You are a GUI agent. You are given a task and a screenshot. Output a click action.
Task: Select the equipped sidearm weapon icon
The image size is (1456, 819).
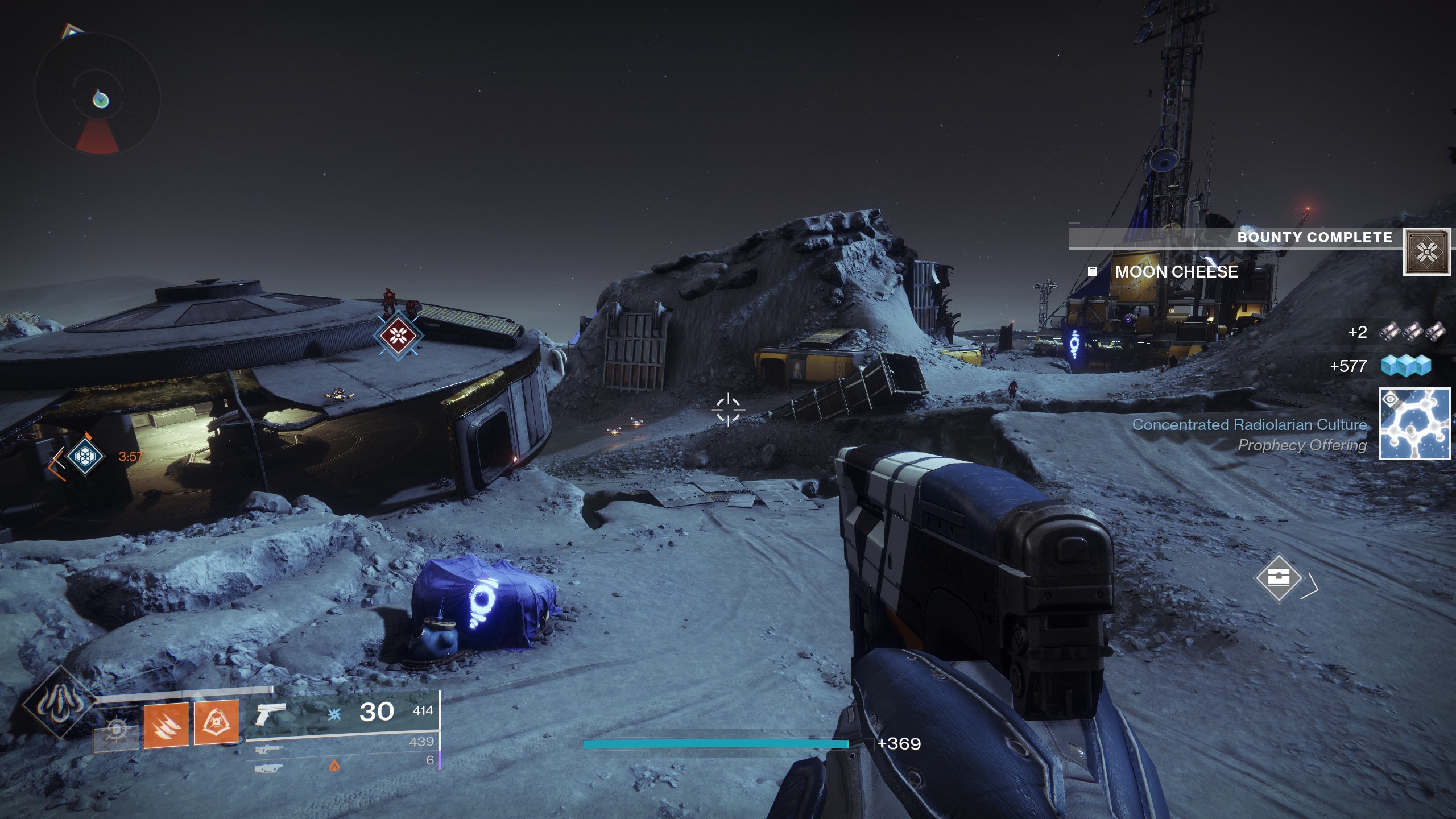tap(268, 713)
